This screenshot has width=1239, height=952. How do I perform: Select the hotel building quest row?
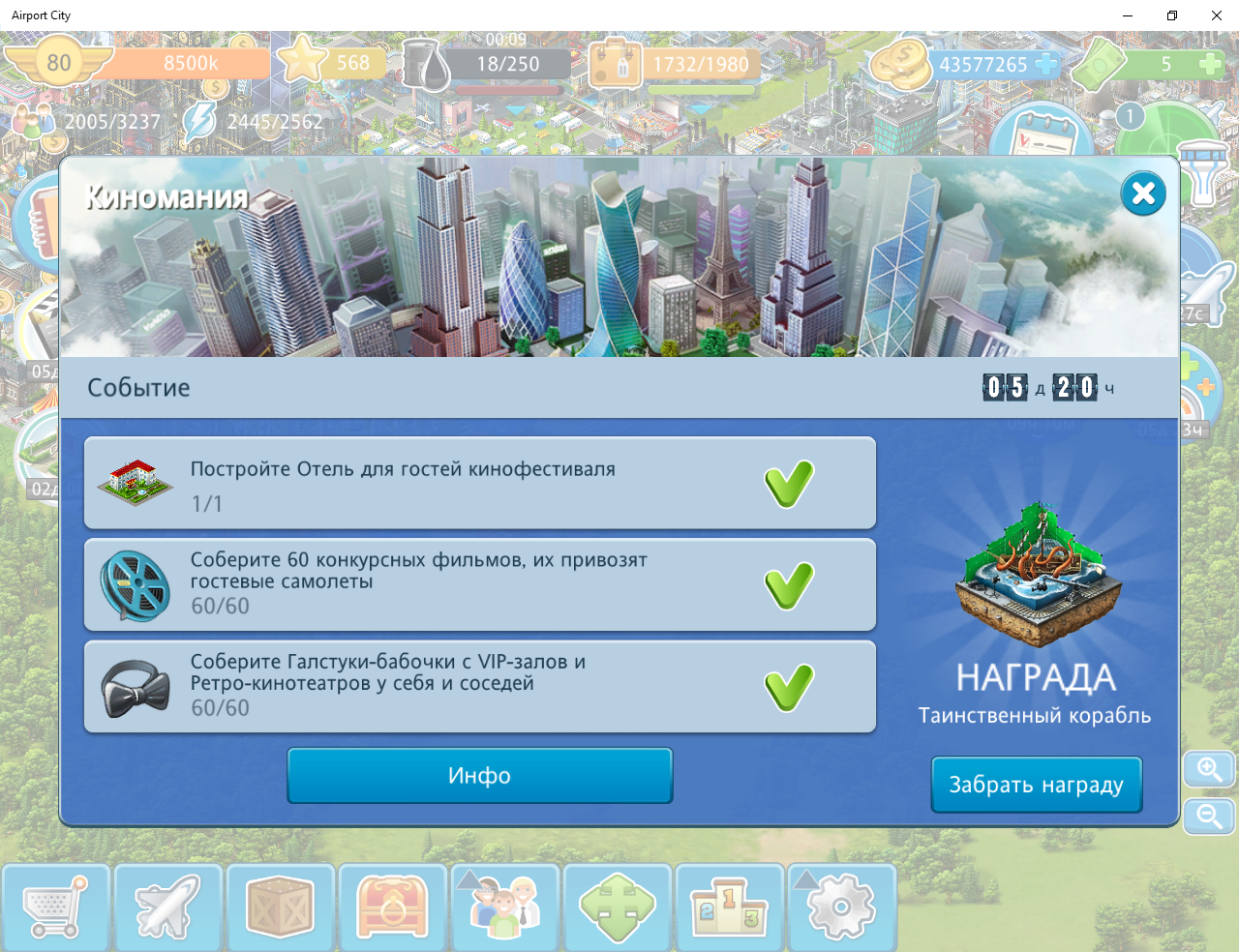pyautogui.click(x=479, y=484)
